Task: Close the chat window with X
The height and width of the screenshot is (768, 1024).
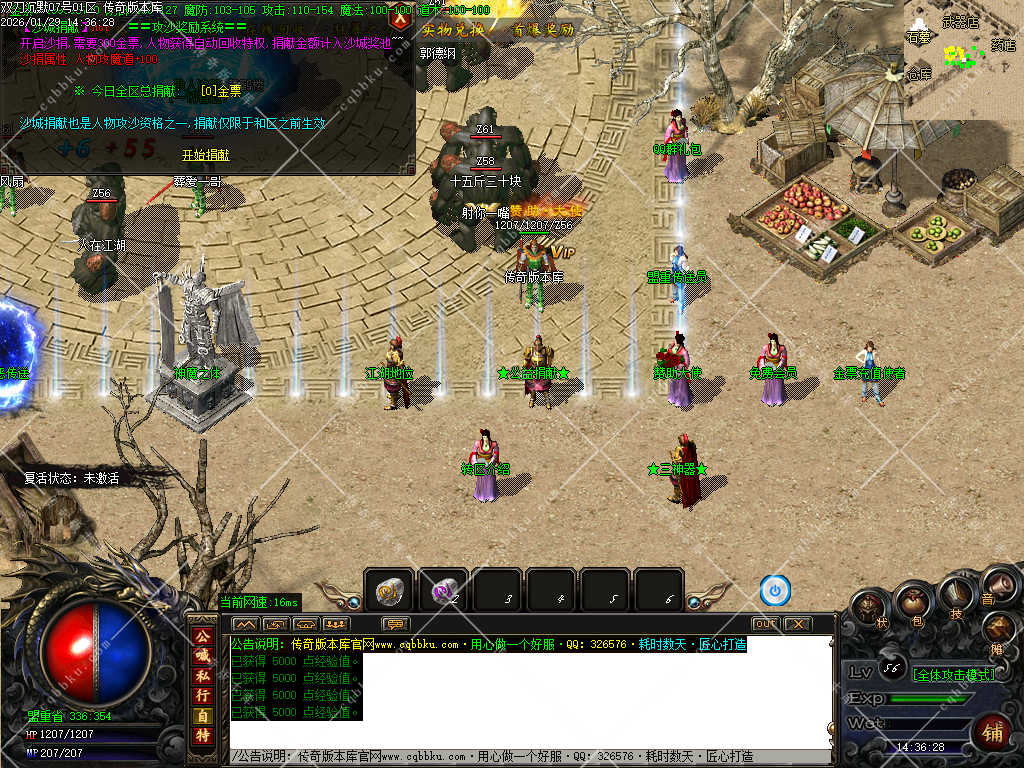Action: tap(797, 624)
